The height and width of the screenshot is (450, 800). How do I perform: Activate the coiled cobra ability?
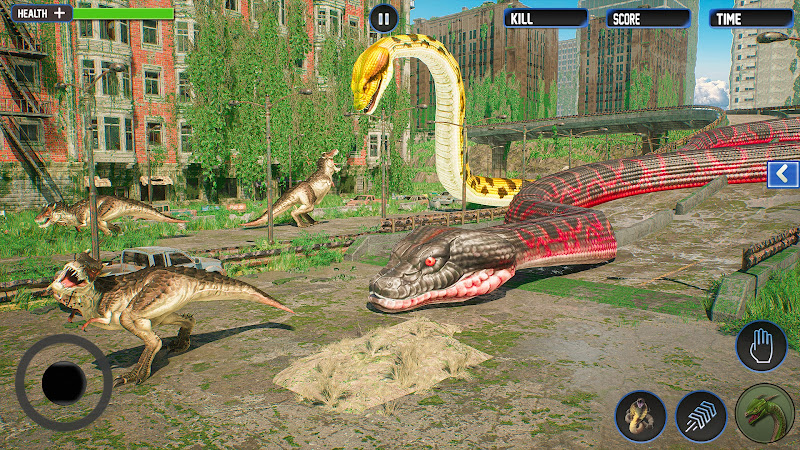[640, 415]
